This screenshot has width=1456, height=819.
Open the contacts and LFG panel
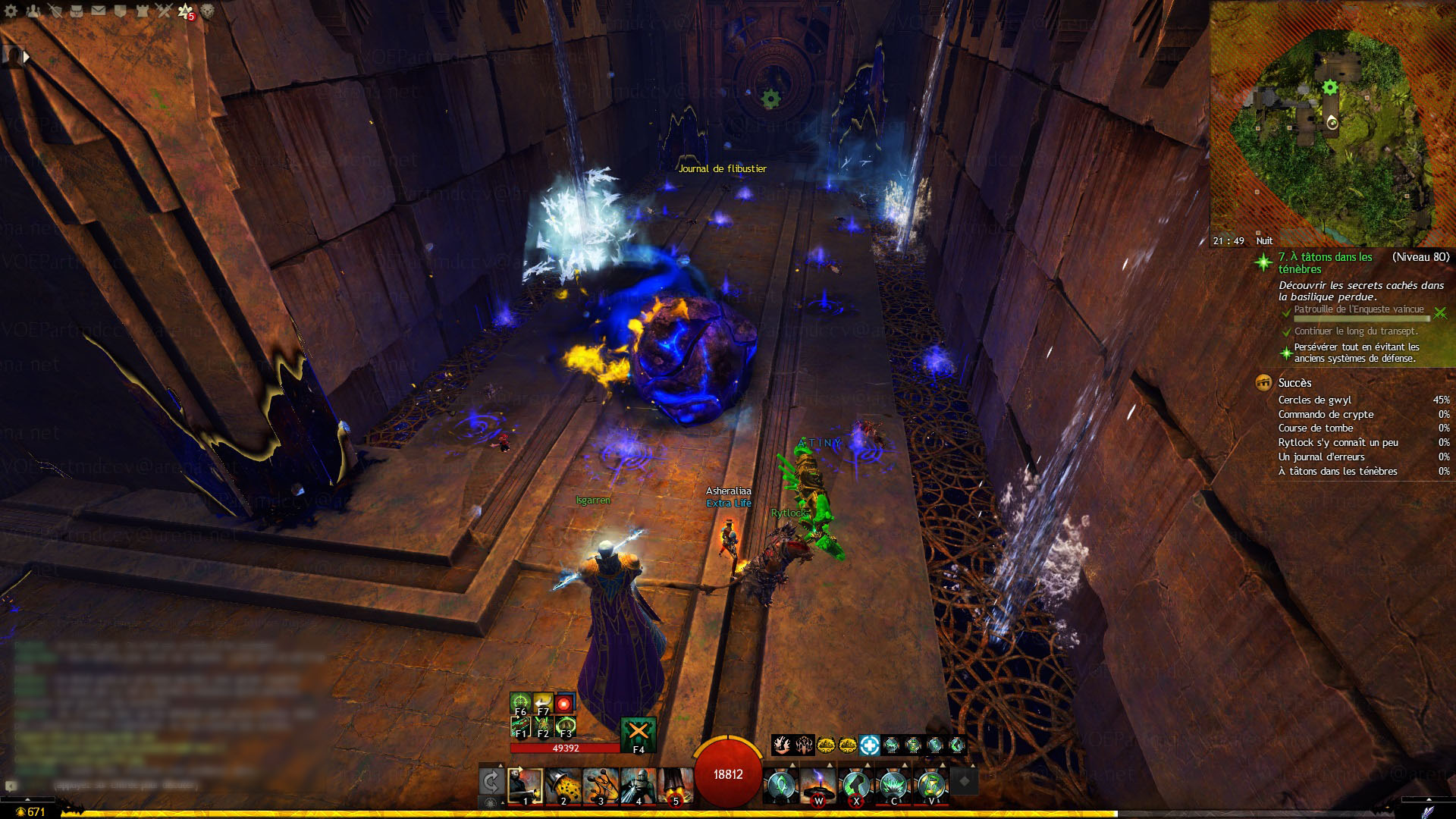coord(33,11)
